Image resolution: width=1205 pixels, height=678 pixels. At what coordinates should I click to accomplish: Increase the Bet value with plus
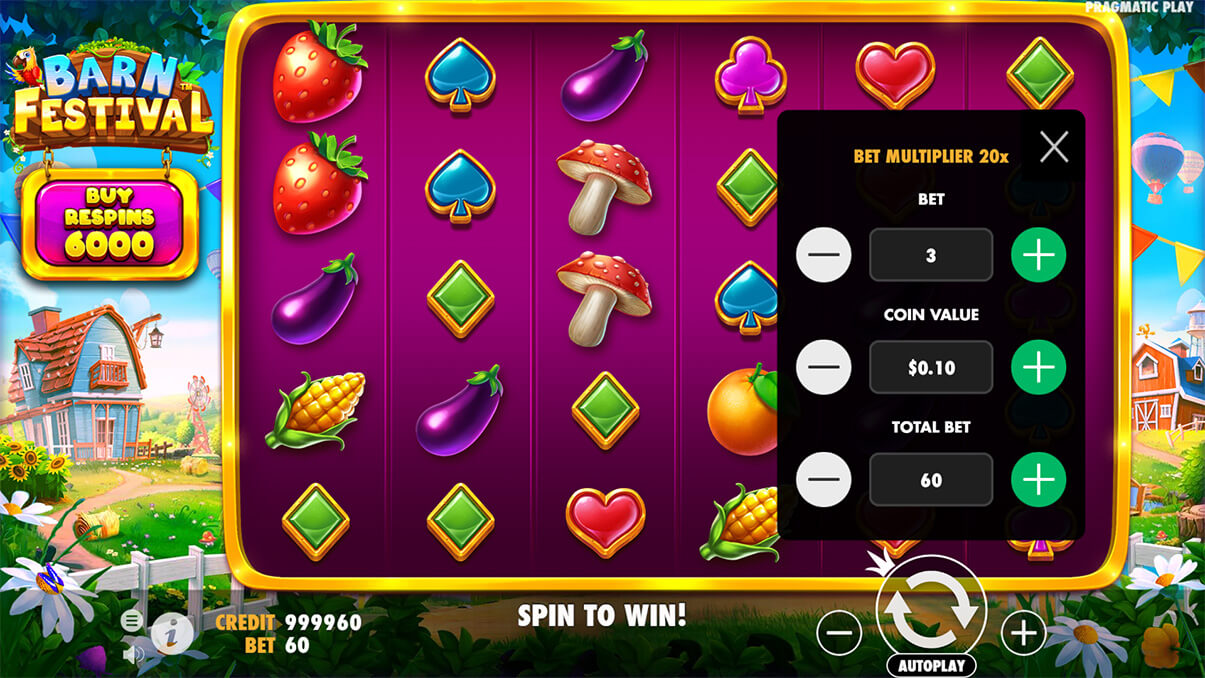(x=1038, y=255)
